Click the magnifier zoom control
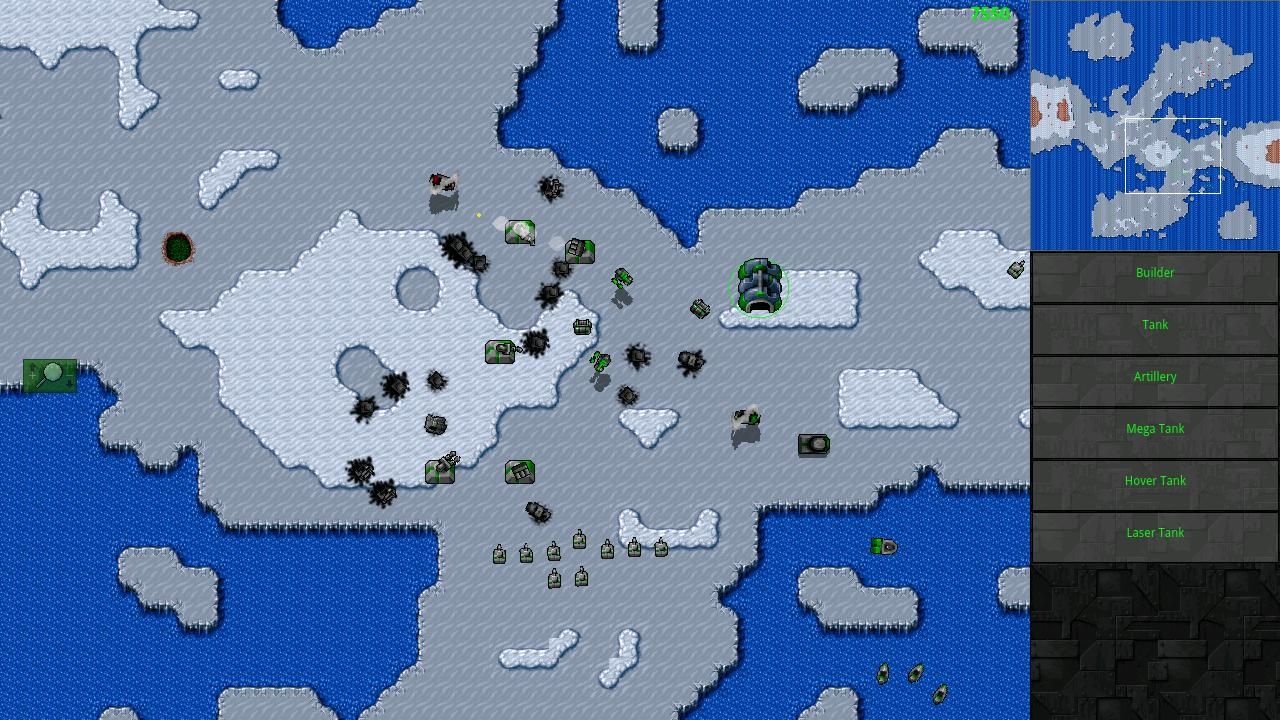Image resolution: width=1280 pixels, height=720 pixels. point(53,373)
